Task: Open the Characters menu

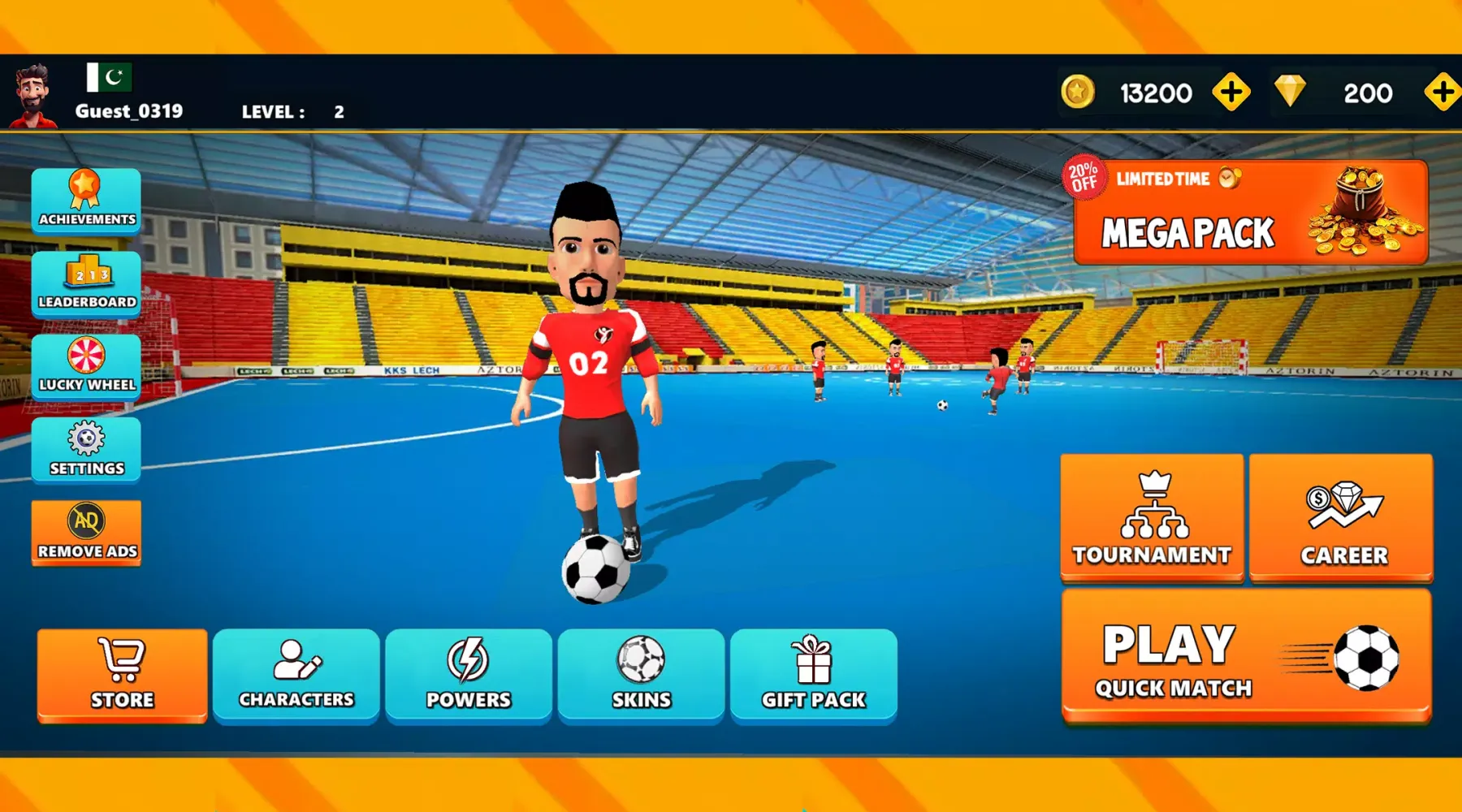Action: pyautogui.click(x=296, y=675)
